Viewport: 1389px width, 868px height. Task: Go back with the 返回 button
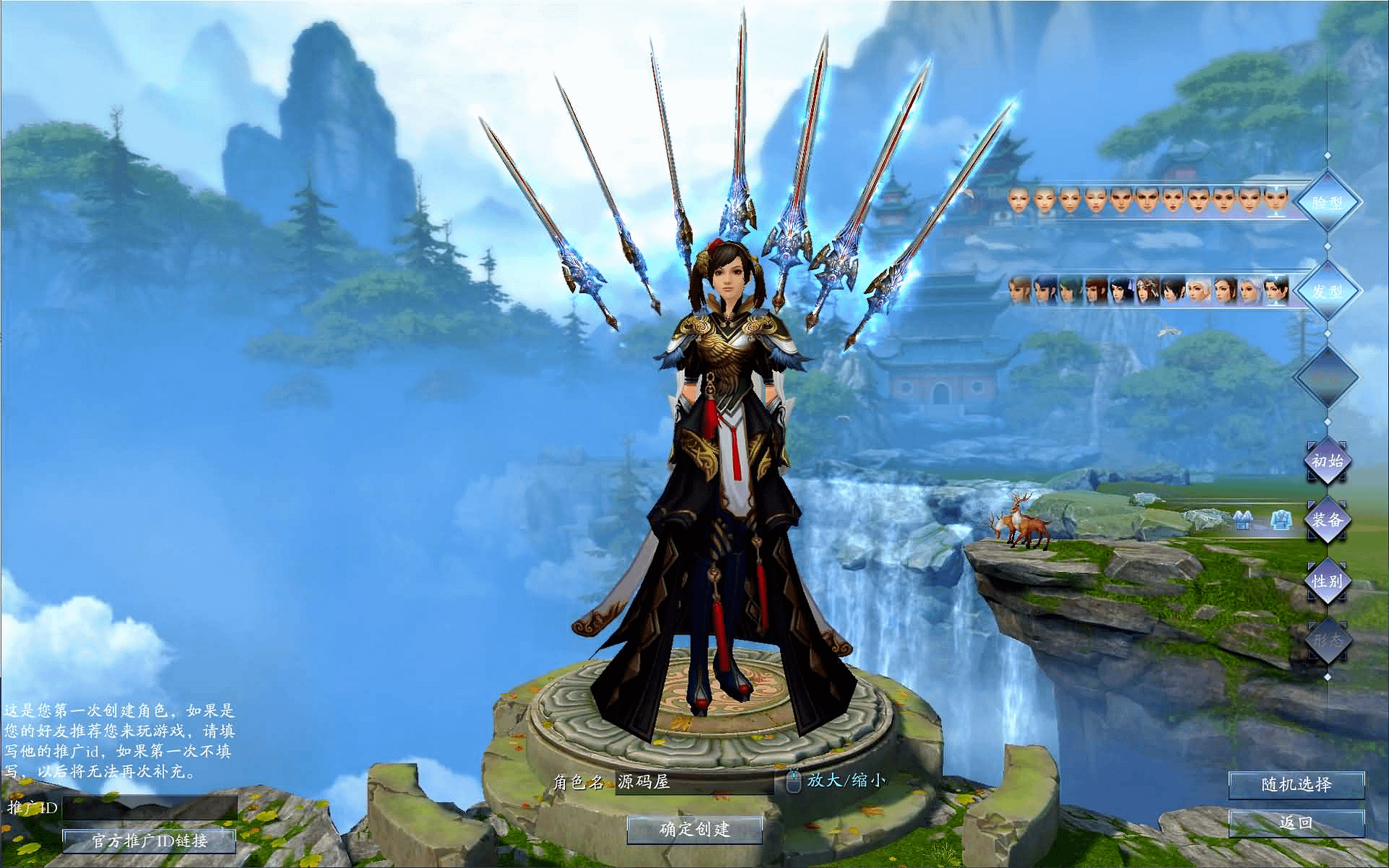tap(1296, 822)
